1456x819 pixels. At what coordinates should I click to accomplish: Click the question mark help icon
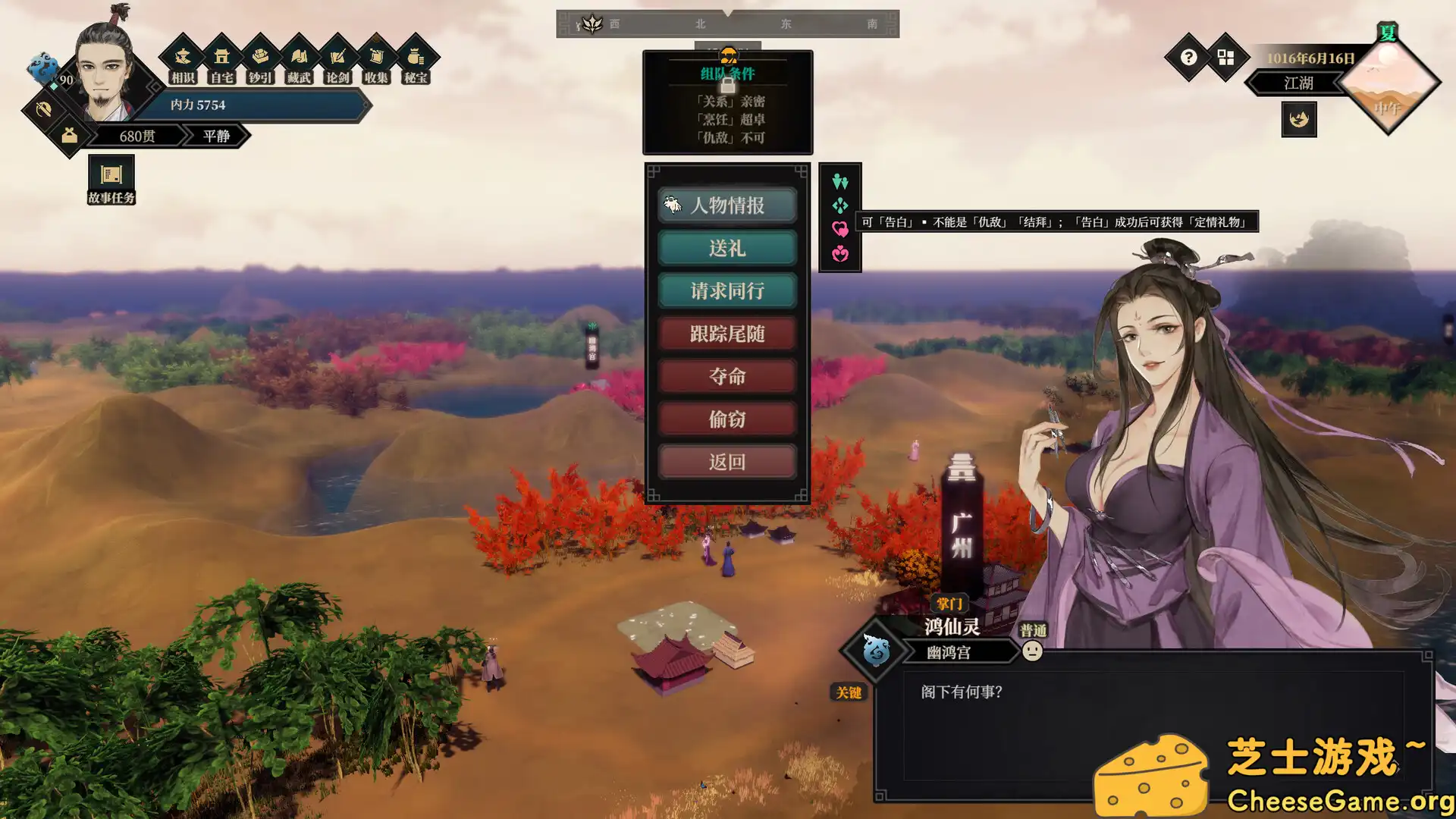[1188, 58]
